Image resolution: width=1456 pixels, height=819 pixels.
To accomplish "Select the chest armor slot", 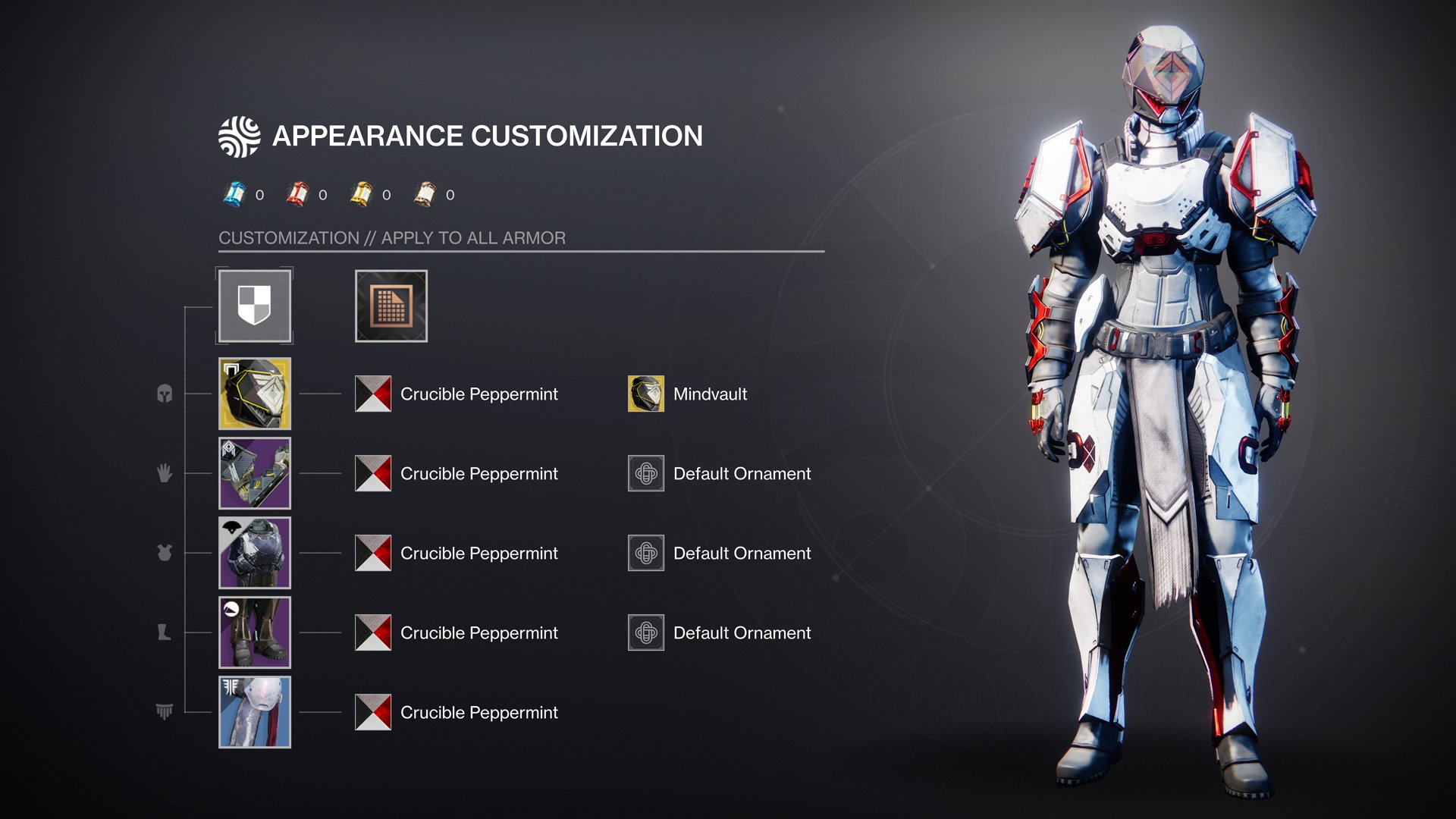I will coord(255,553).
